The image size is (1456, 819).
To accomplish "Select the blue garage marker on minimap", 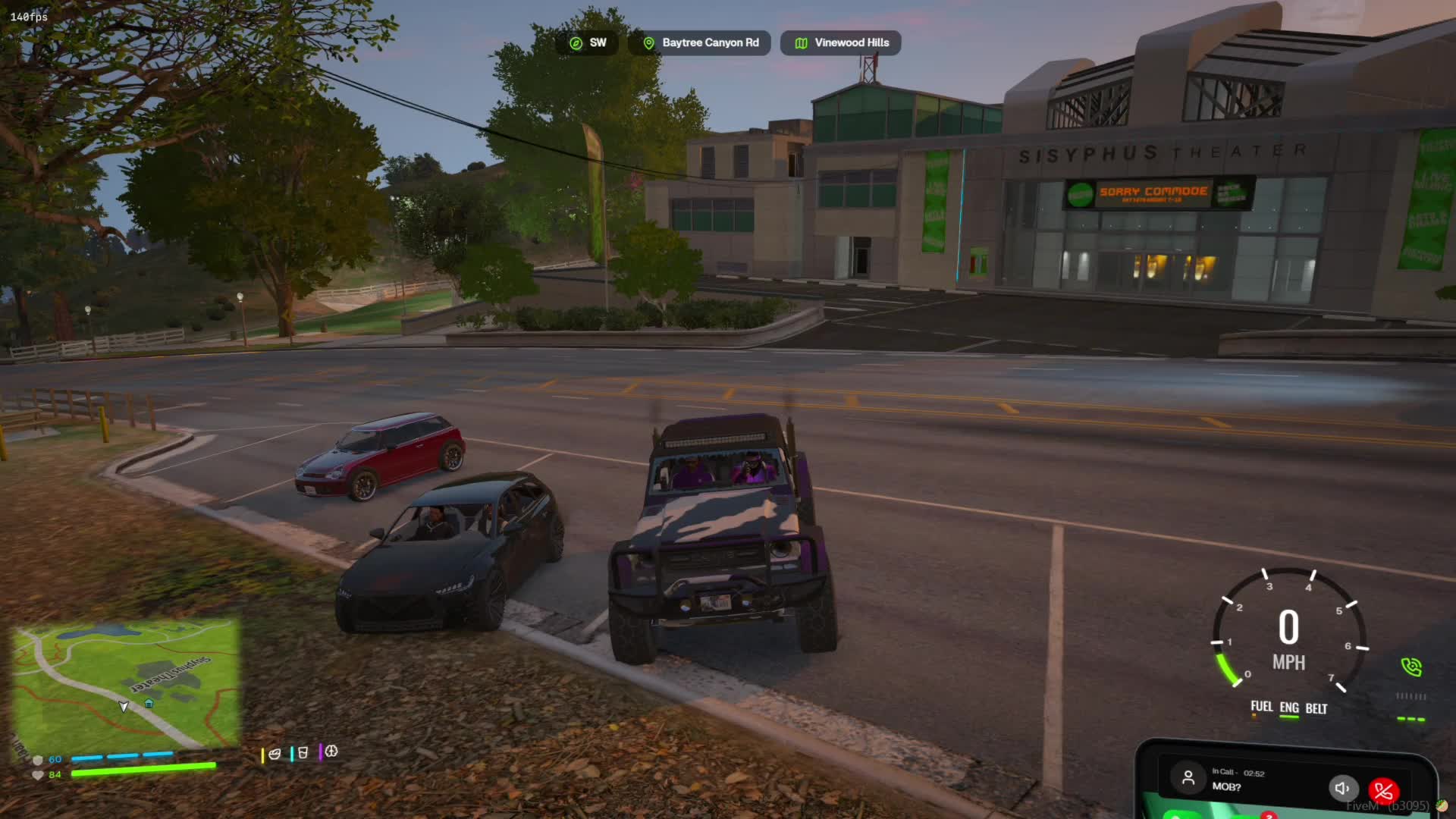I will coord(149,704).
